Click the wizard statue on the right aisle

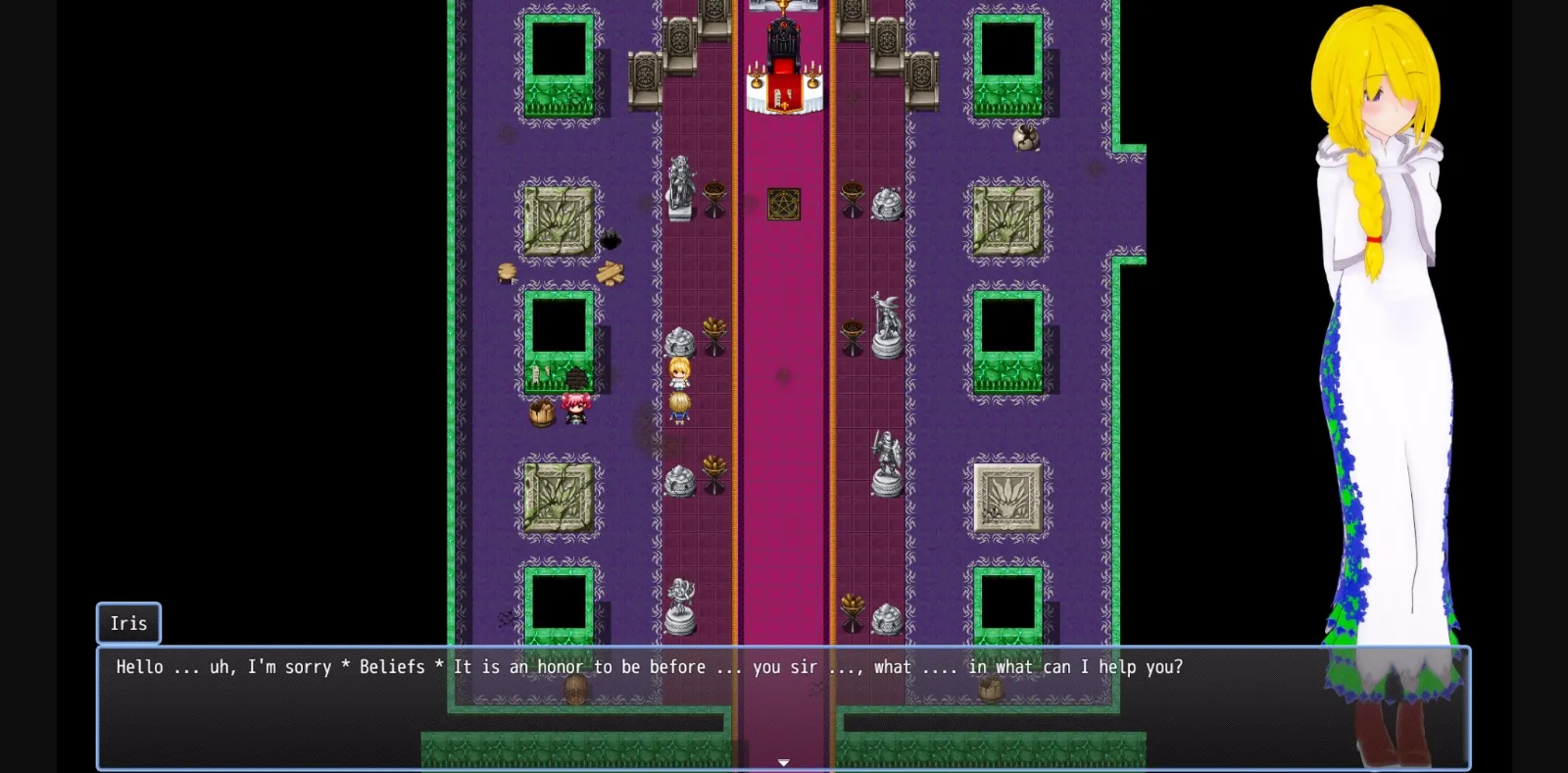tap(887, 323)
